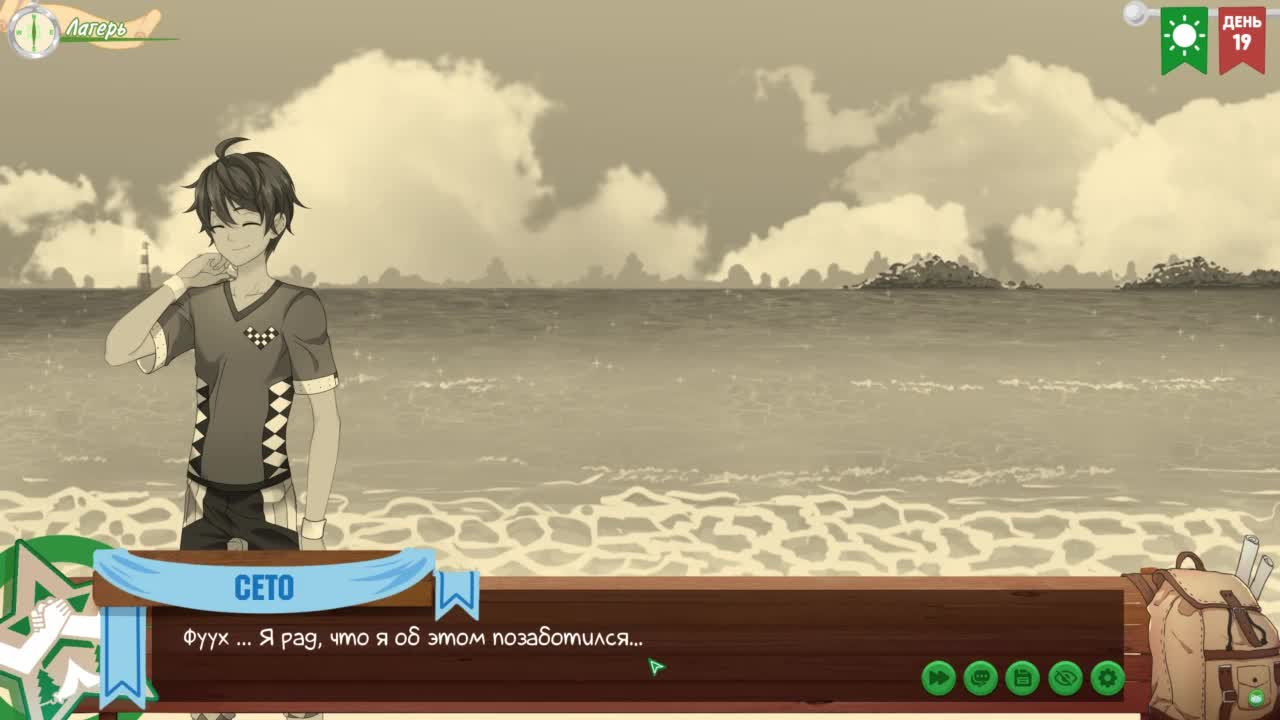Open settings via the gear icon
Image resolution: width=1280 pixels, height=720 pixels.
(1107, 678)
